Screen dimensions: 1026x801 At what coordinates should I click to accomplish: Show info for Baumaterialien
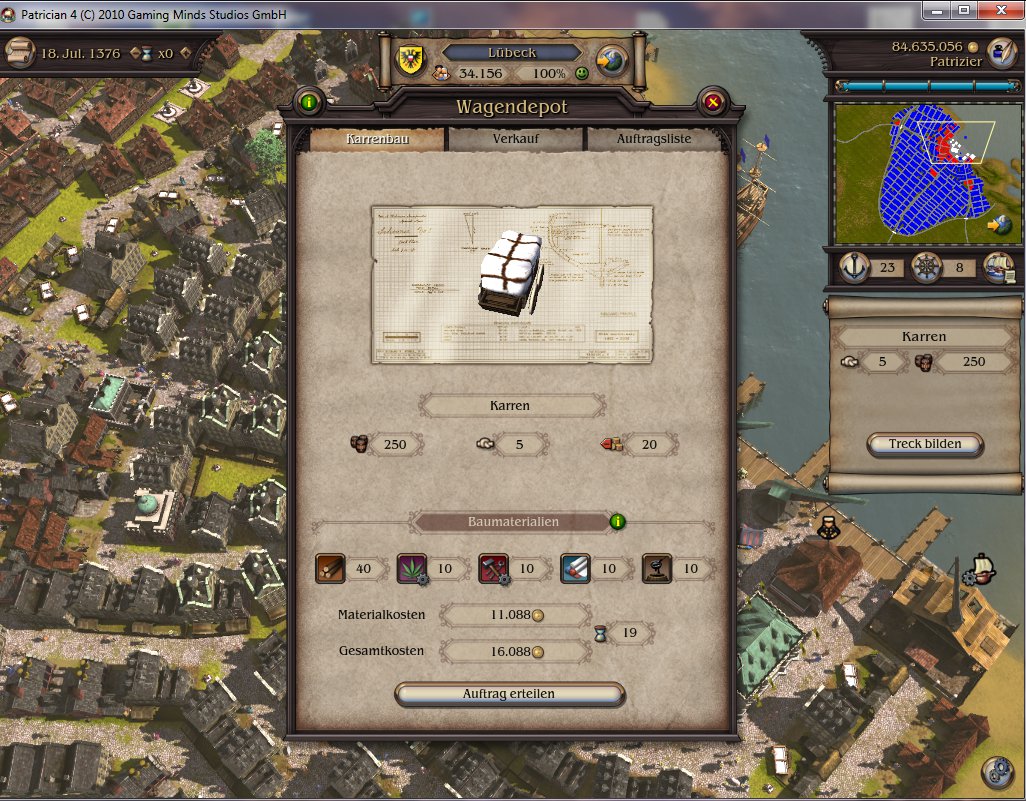[618, 522]
